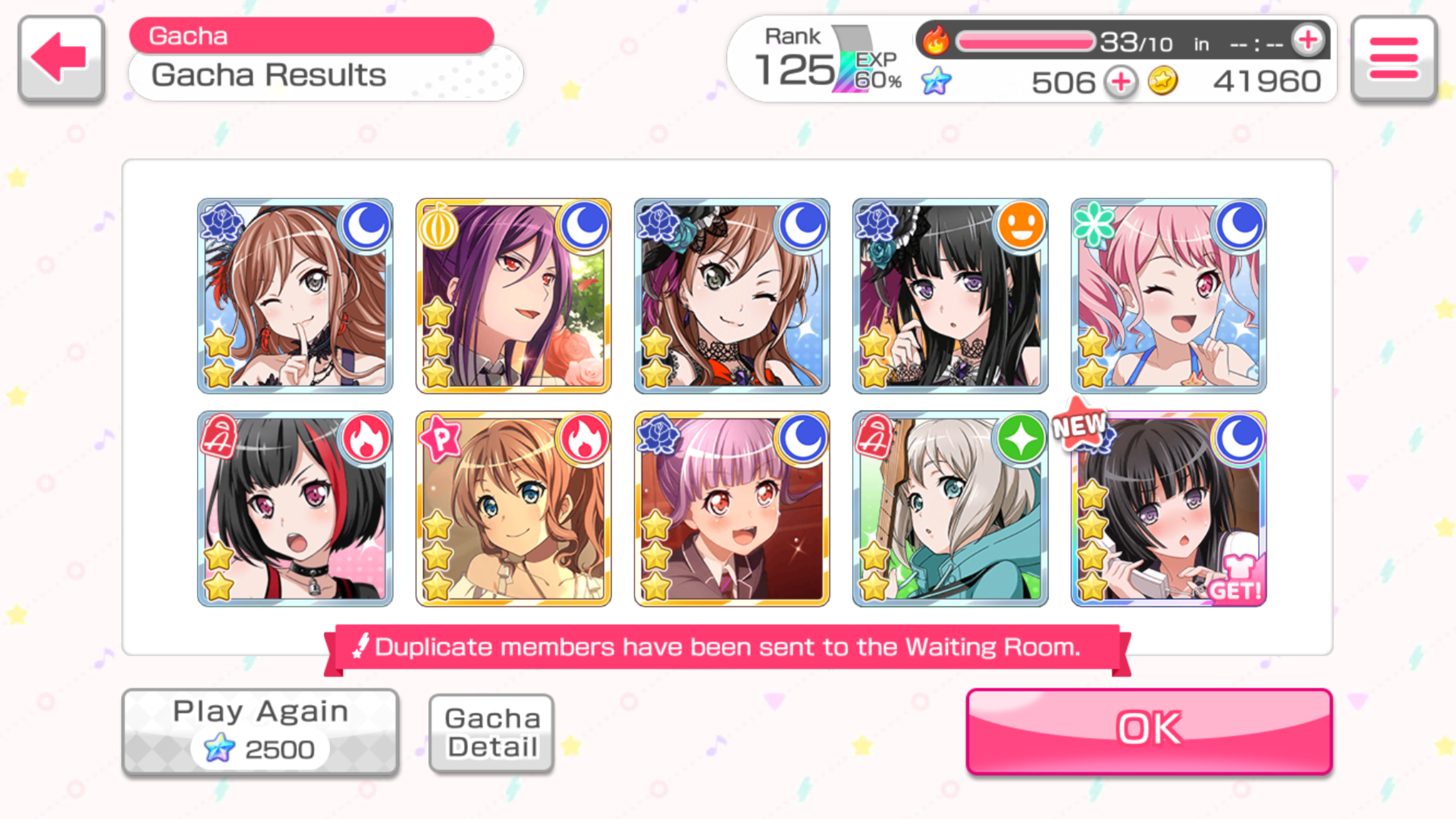Image resolution: width=1456 pixels, height=819 pixels.
Task: Select the three-star orange-haired girl card
Action: pos(513,509)
